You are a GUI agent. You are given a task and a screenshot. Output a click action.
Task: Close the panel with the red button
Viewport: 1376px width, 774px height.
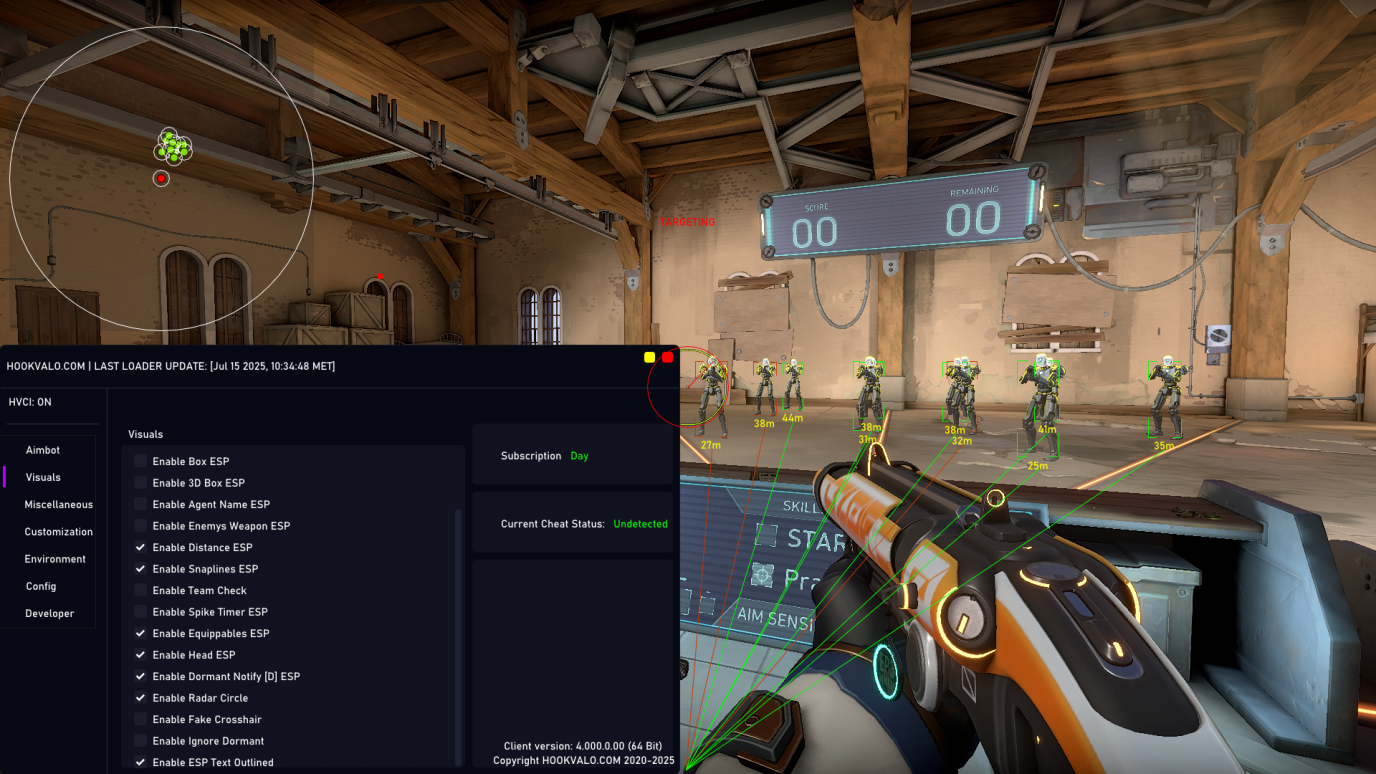point(668,357)
